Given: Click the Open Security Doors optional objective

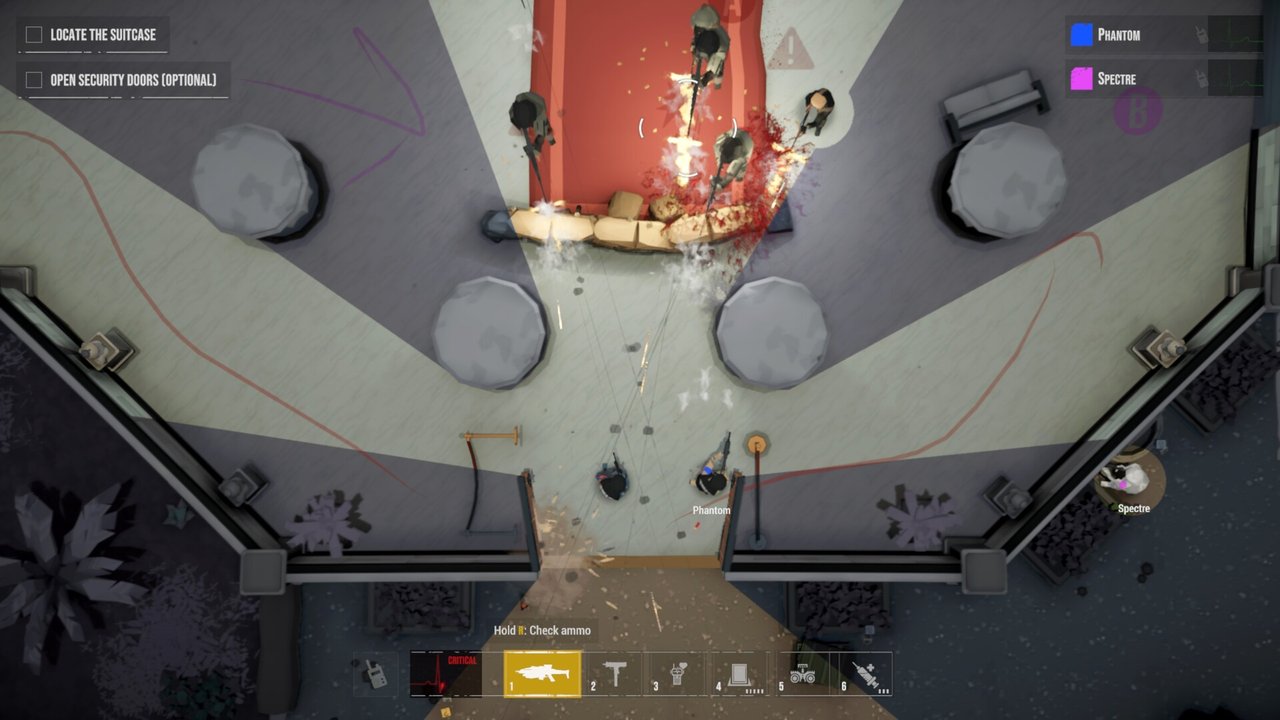Looking at the screenshot, I should click(122, 80).
